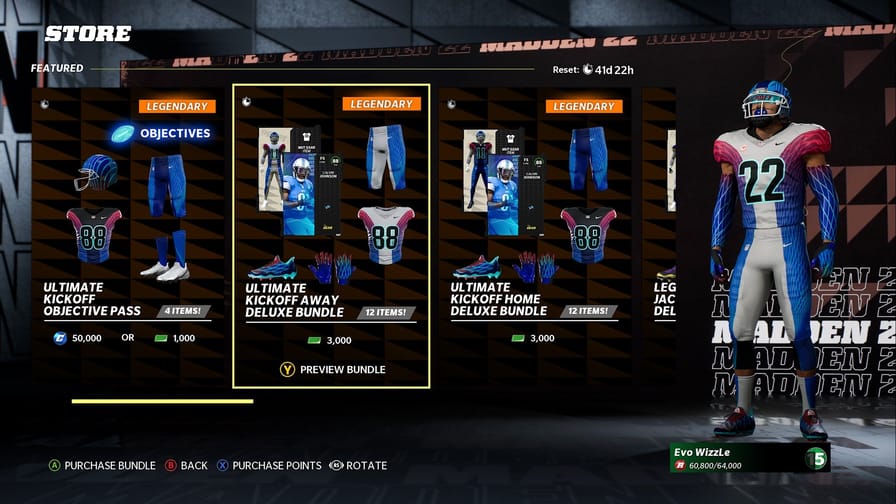Click the Purchase Bundle option
Screen dimensions: 896x504
tap(101, 465)
